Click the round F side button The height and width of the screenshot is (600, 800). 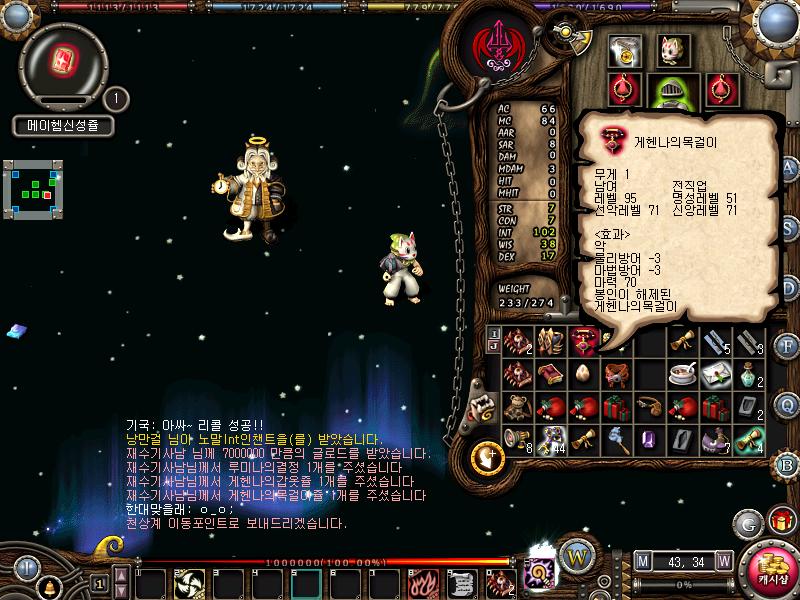click(788, 347)
